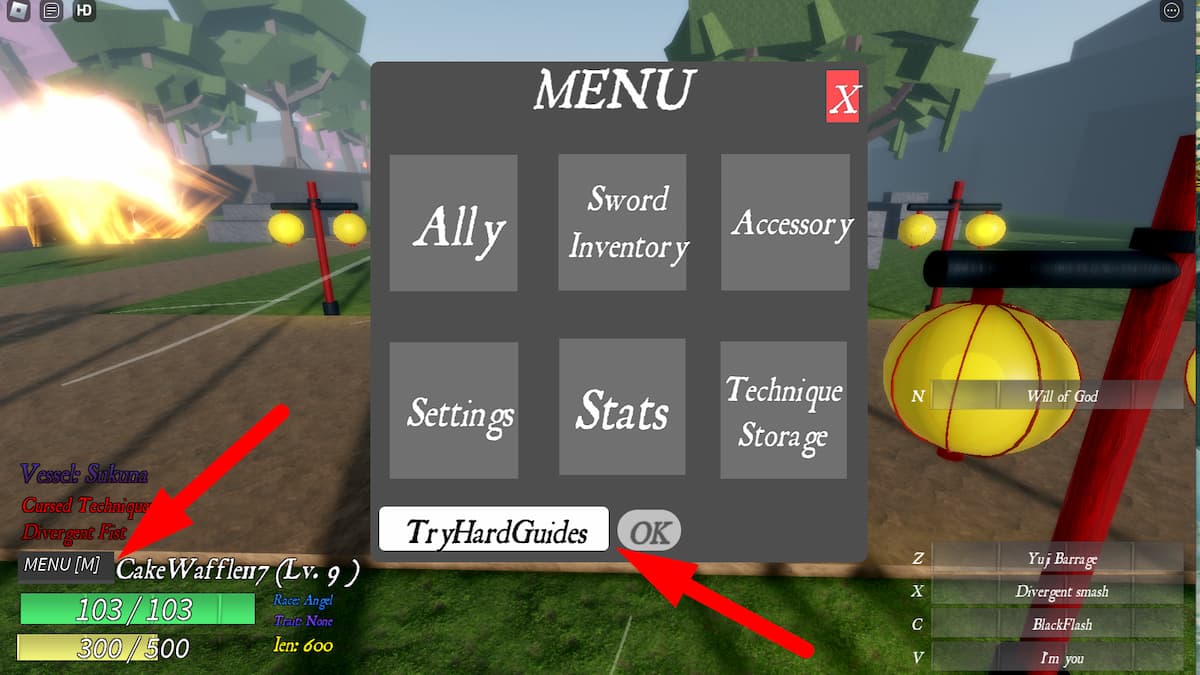Viewport: 1200px width, 675px height.
Task: Click the code text box containing TryHardGuides
Action: pyautogui.click(x=494, y=529)
